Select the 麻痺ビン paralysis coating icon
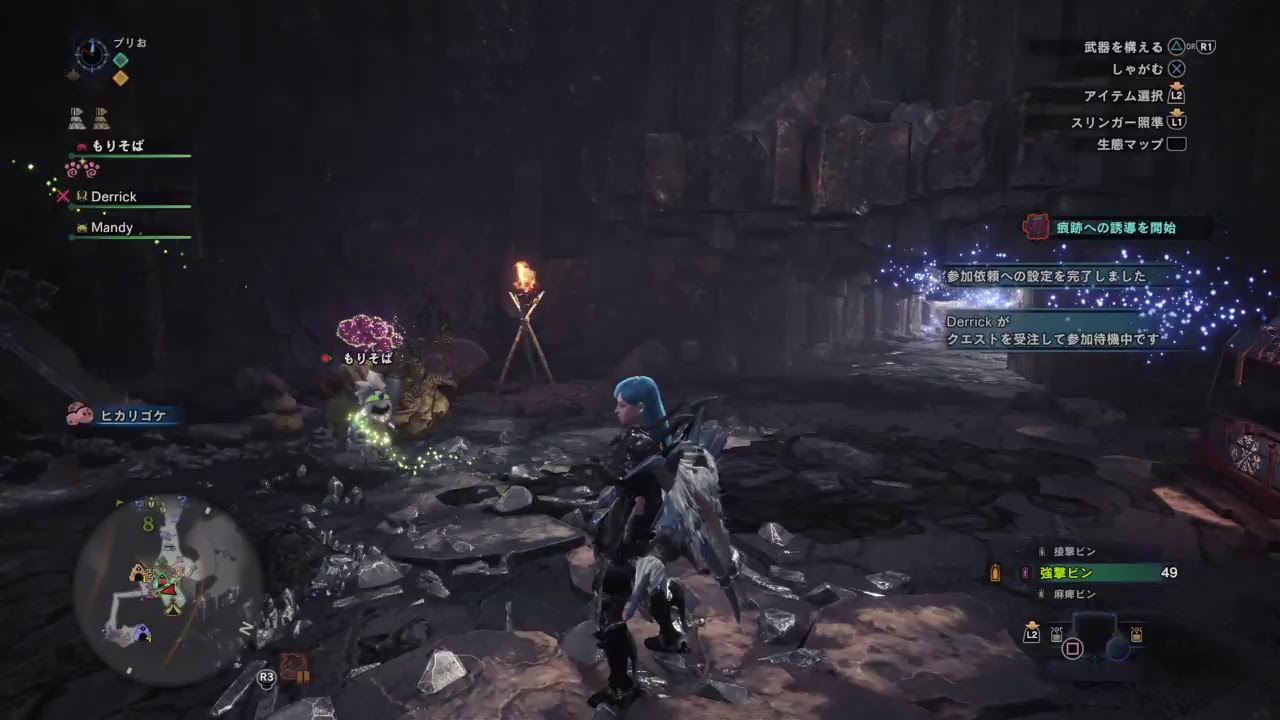 point(1041,592)
